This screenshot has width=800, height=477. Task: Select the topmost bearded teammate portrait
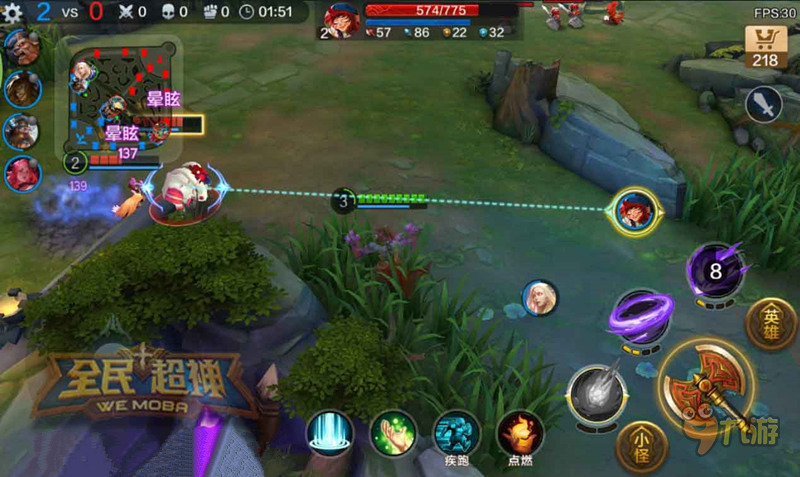[x=22, y=47]
